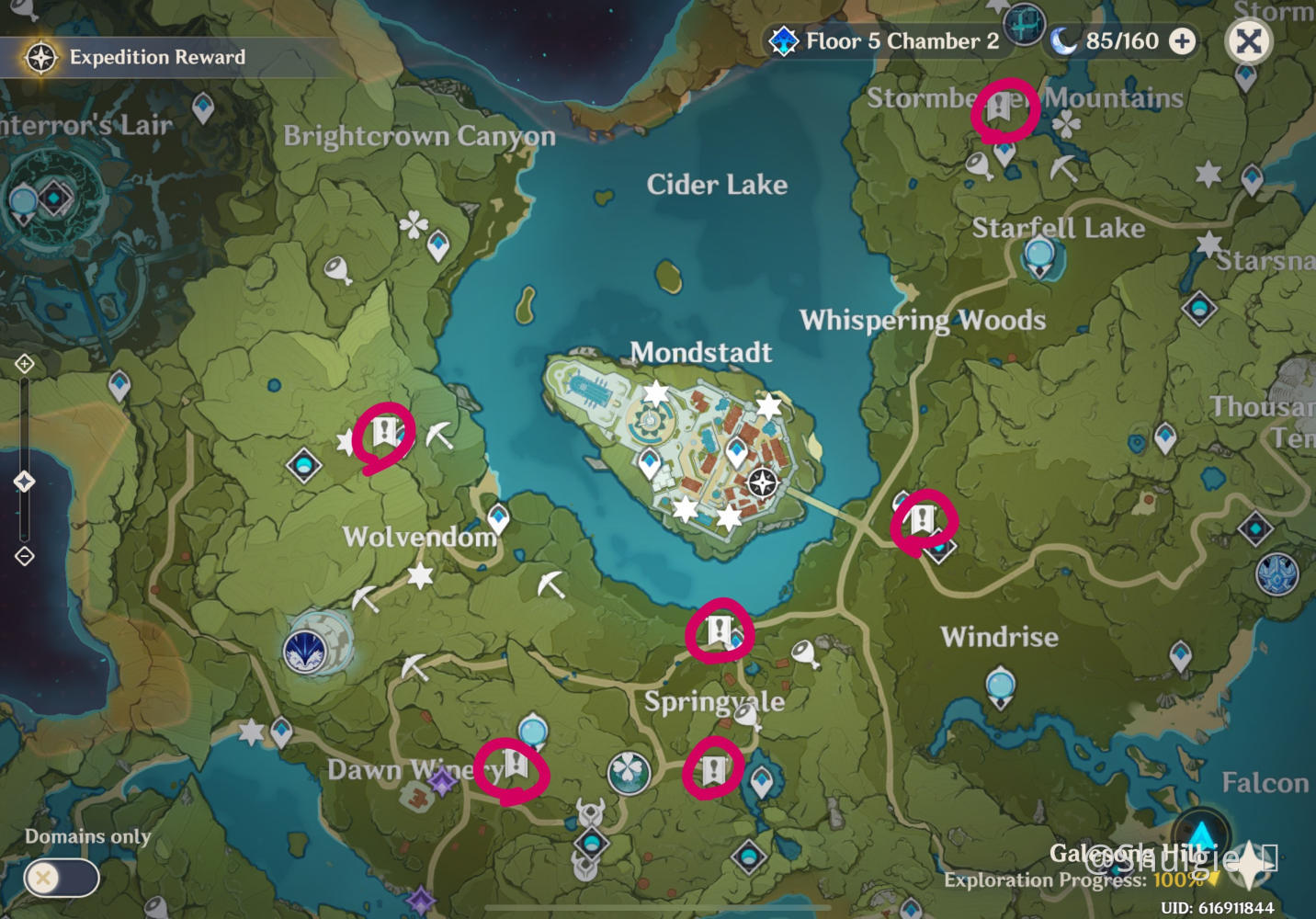Select the clover pin in Stormbearer Mountains
This screenshot has width=1316, height=919.
pos(1066,123)
